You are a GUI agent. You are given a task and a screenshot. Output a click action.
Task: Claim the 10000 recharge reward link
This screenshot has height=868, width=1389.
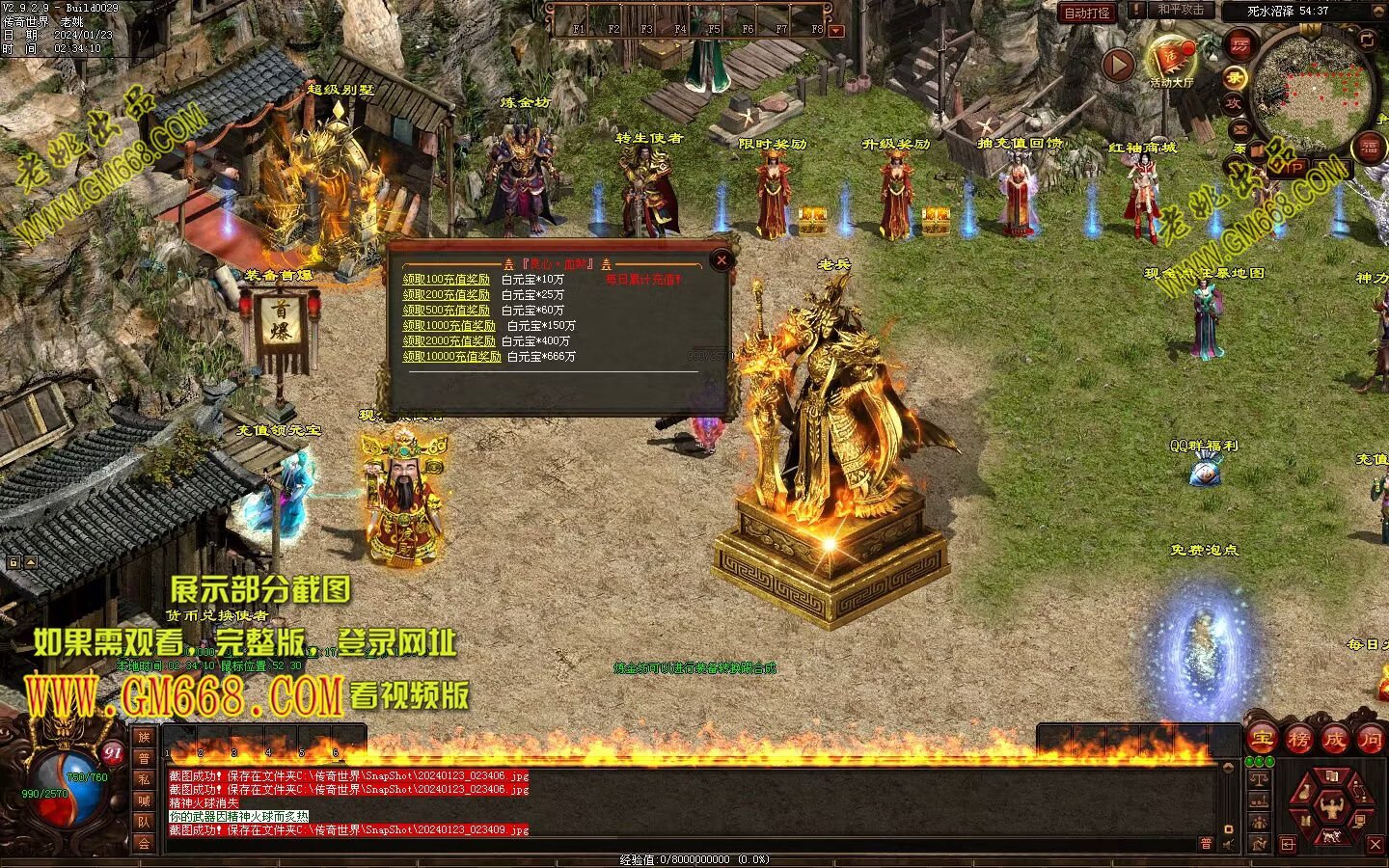click(x=451, y=357)
